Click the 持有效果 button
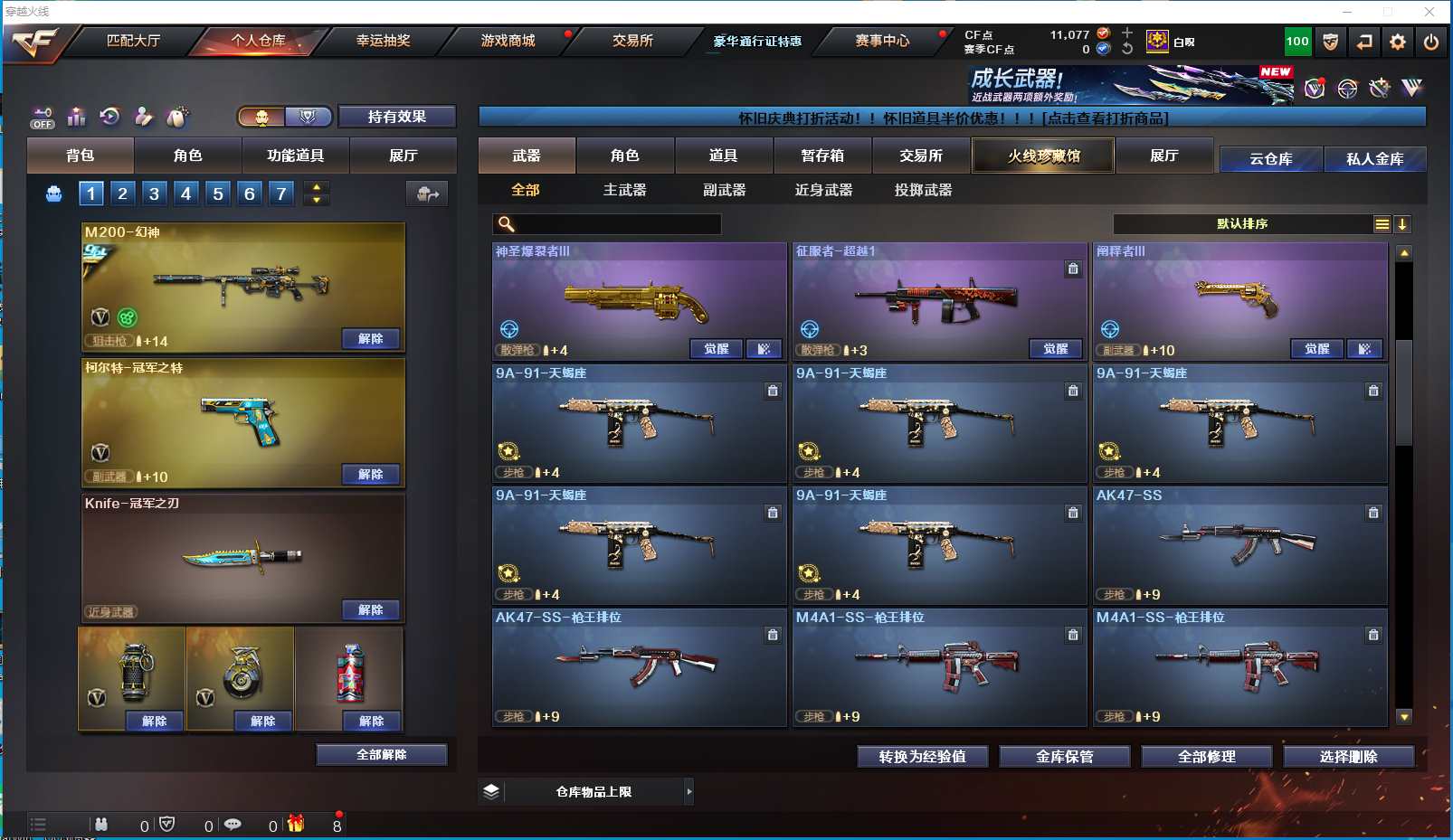The width and height of the screenshot is (1453, 840). (396, 117)
